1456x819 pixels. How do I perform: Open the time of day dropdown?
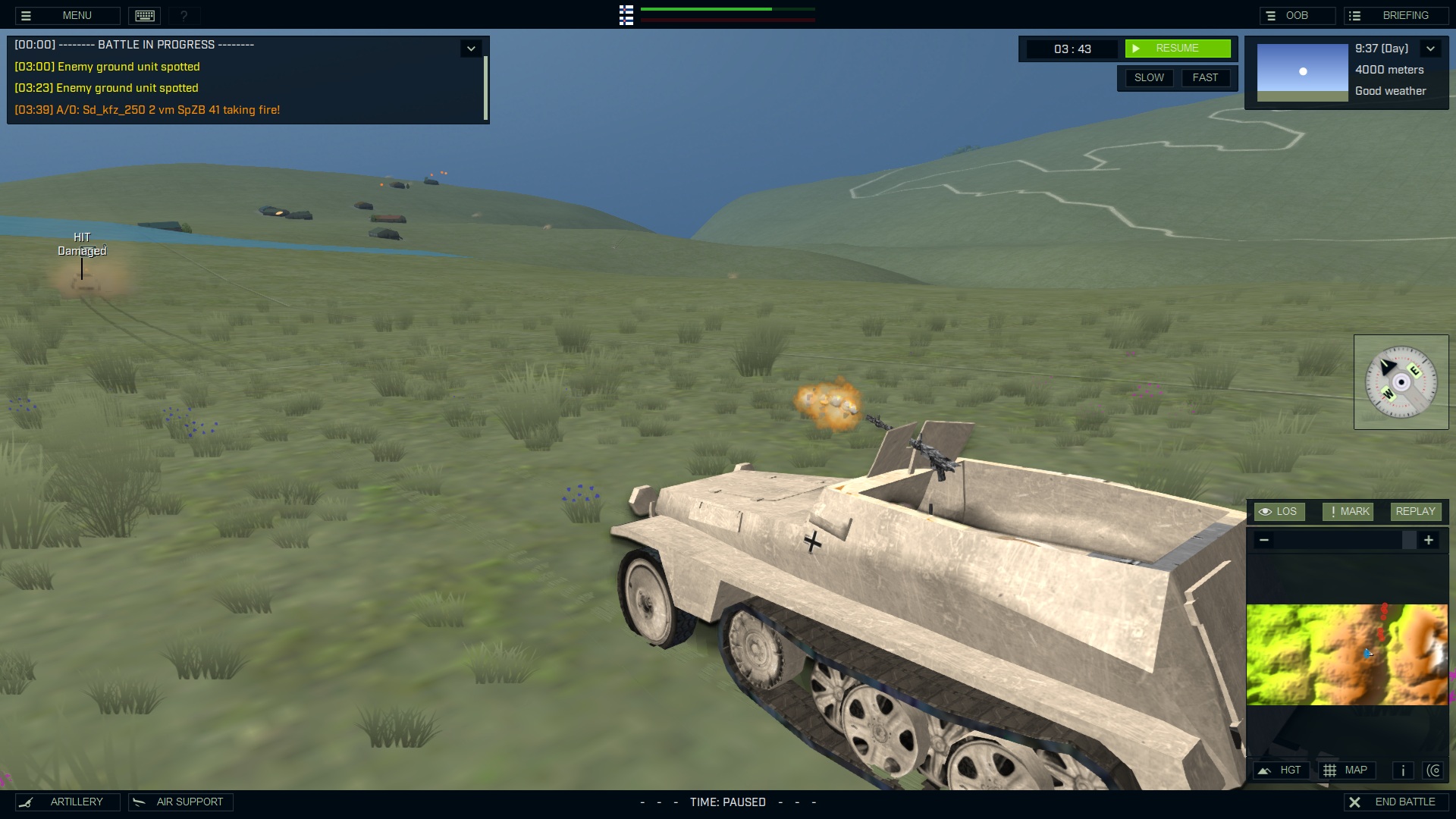tap(1432, 48)
